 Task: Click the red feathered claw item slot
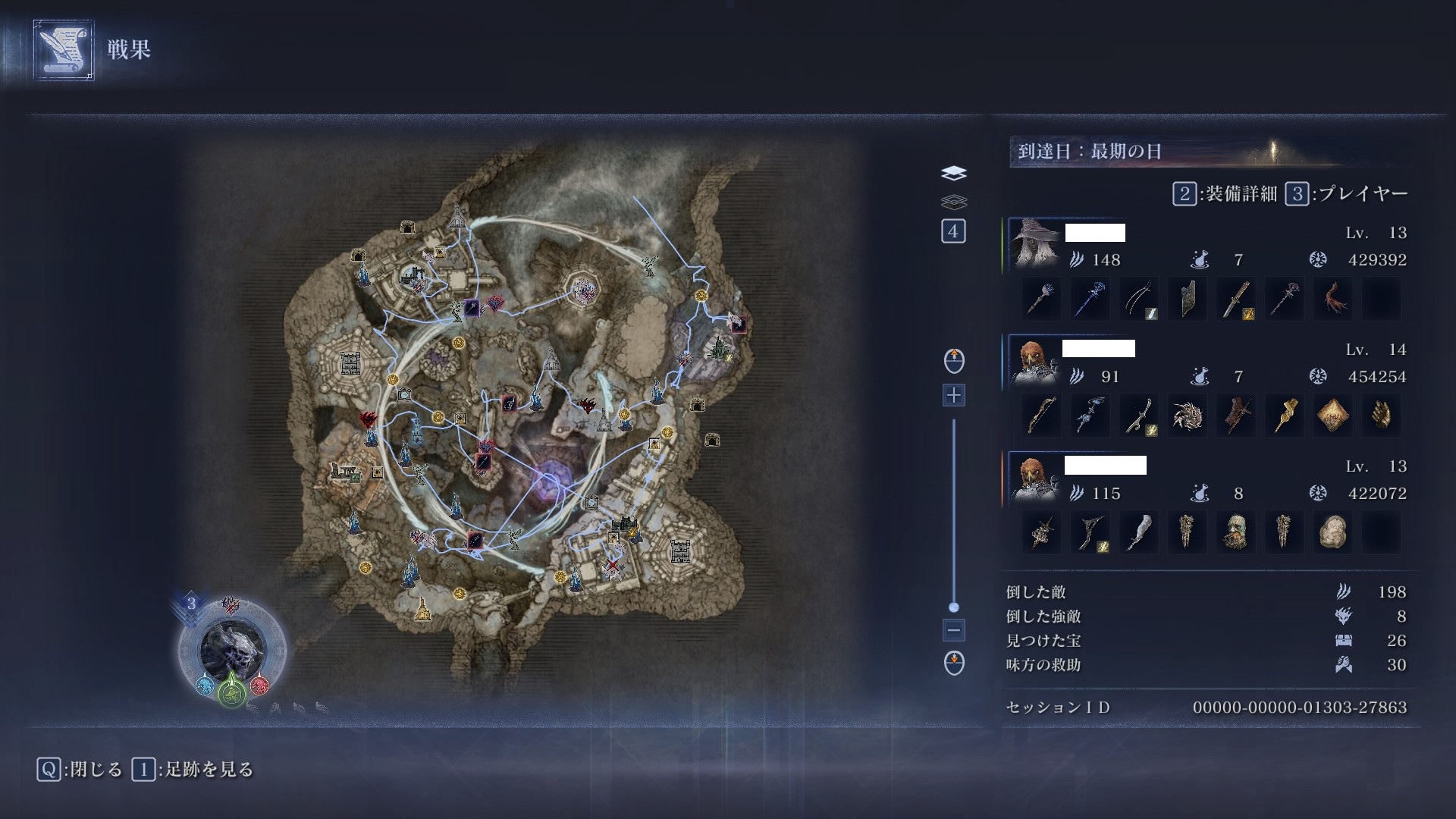coord(1332,299)
